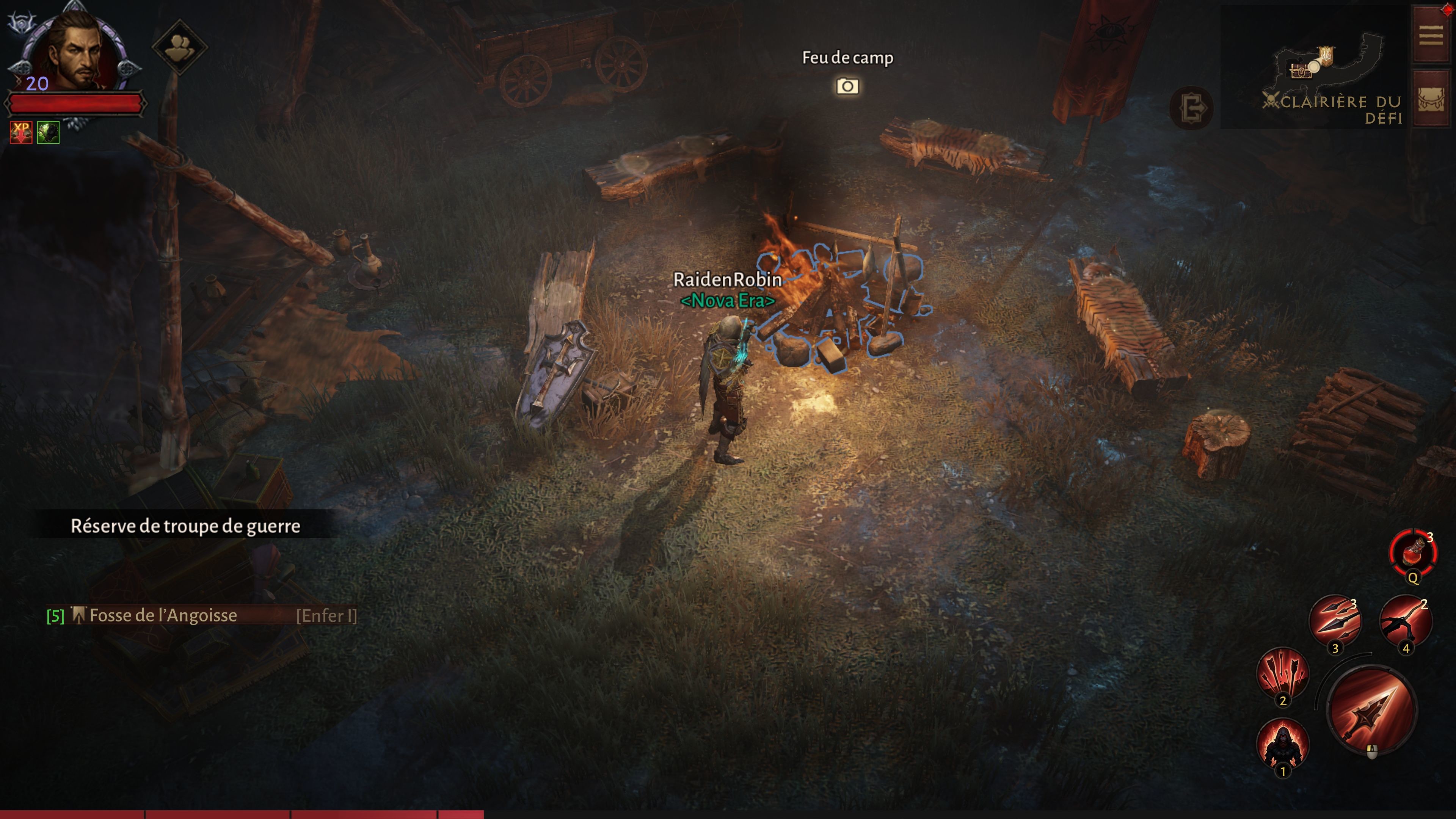The height and width of the screenshot is (819, 1456).
Task: Open the party members diamond icon
Action: (179, 47)
